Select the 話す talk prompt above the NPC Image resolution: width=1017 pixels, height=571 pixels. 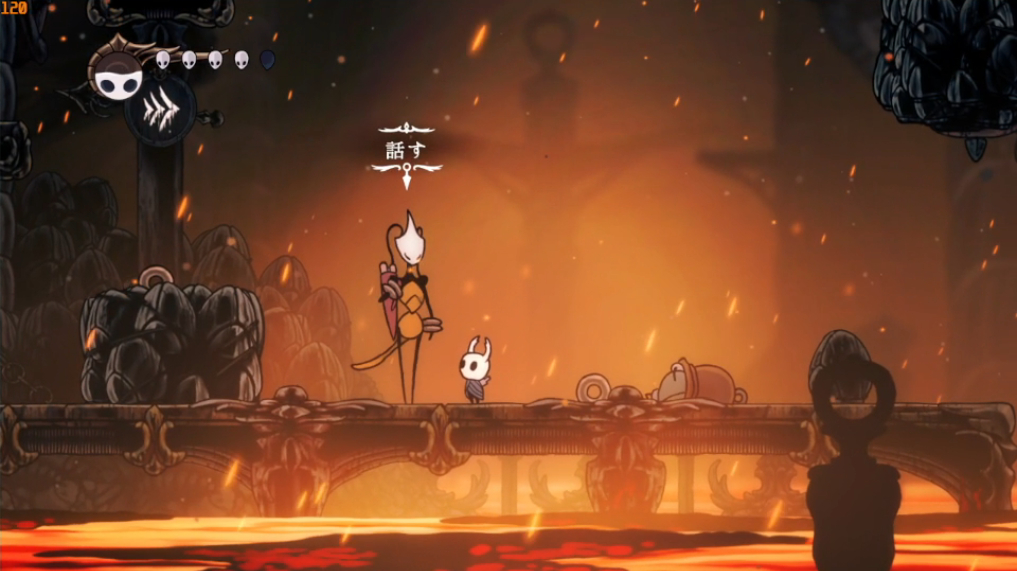point(406,151)
